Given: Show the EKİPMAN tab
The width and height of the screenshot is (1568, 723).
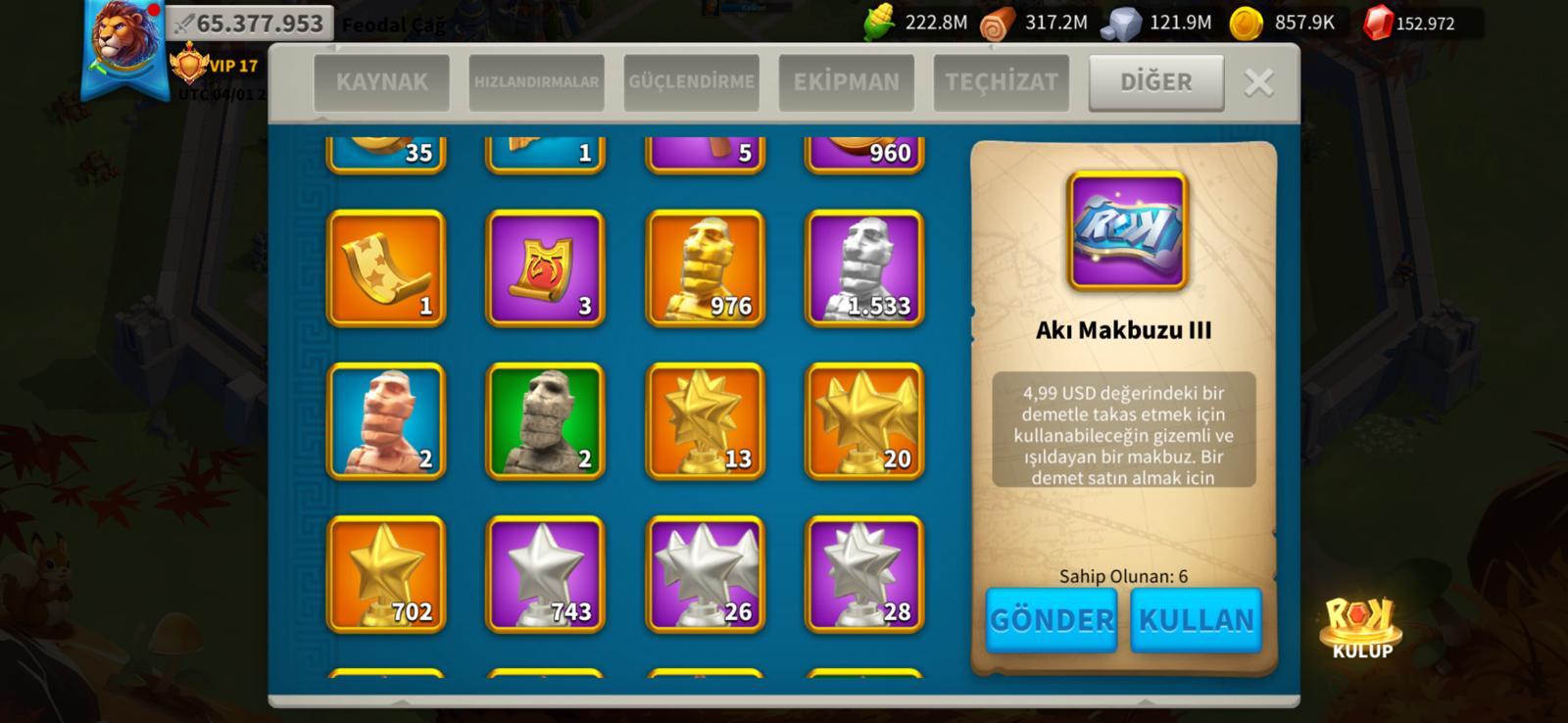Looking at the screenshot, I should click(846, 82).
